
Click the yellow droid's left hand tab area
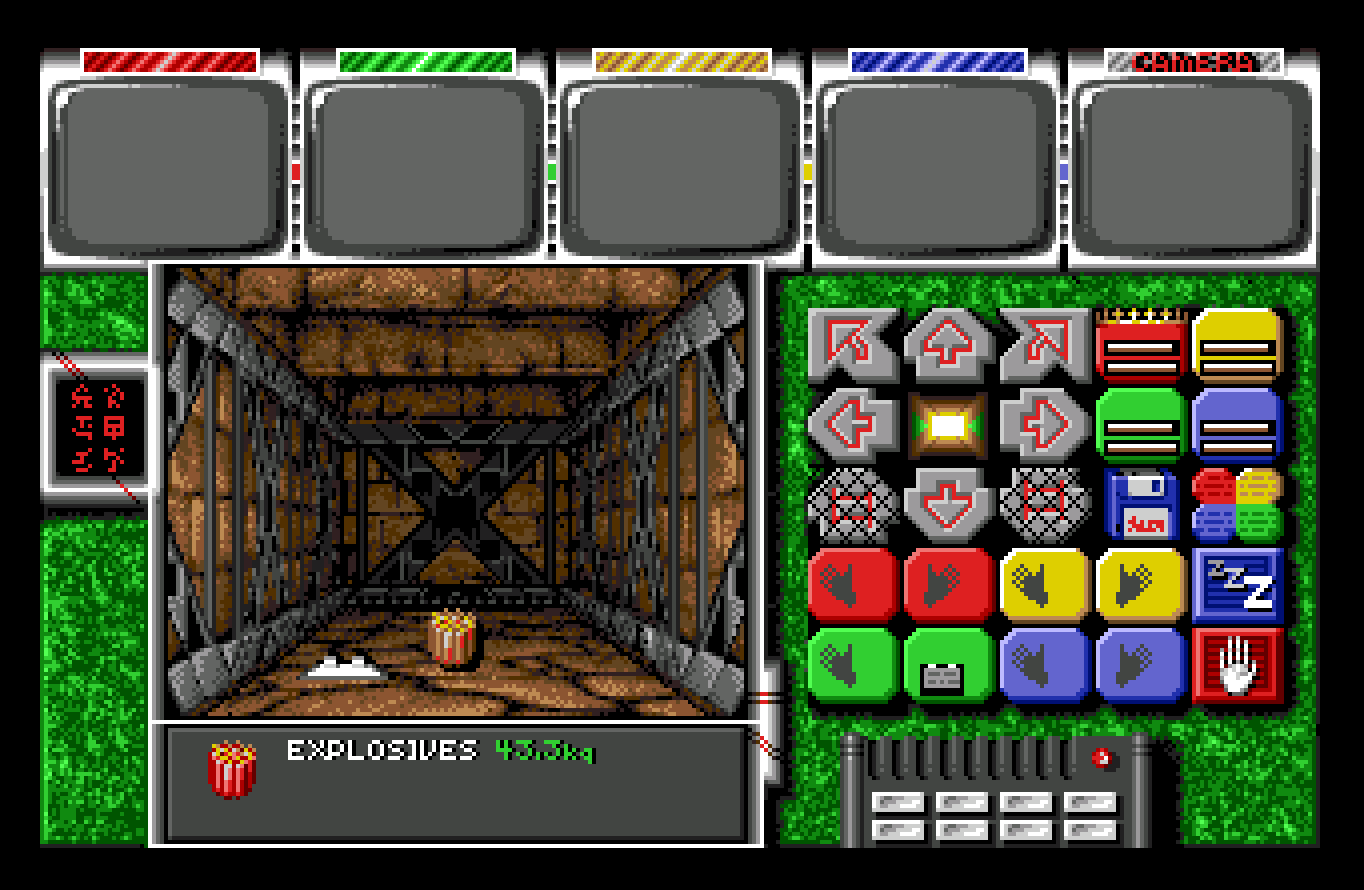[x=1043, y=588]
